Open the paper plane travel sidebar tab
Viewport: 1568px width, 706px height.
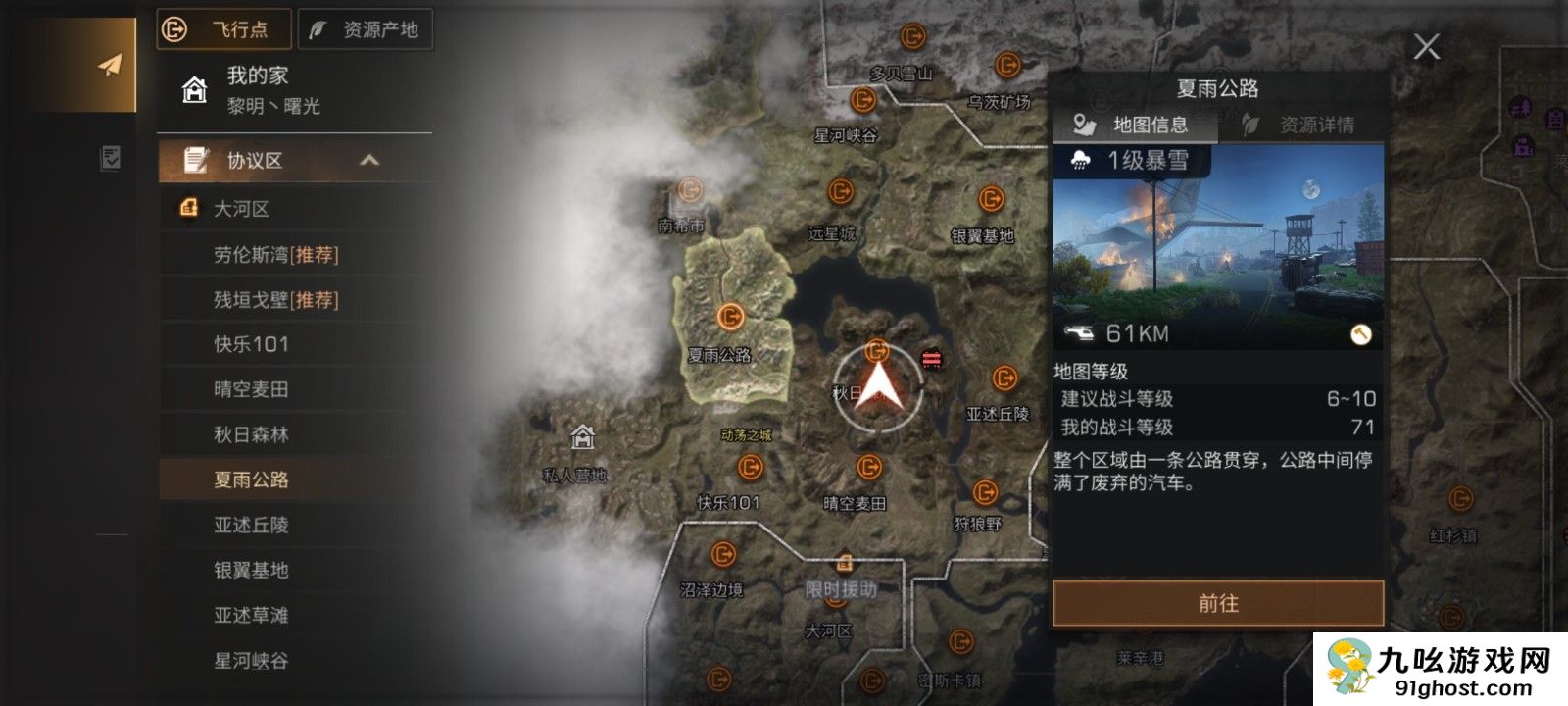pos(110,65)
